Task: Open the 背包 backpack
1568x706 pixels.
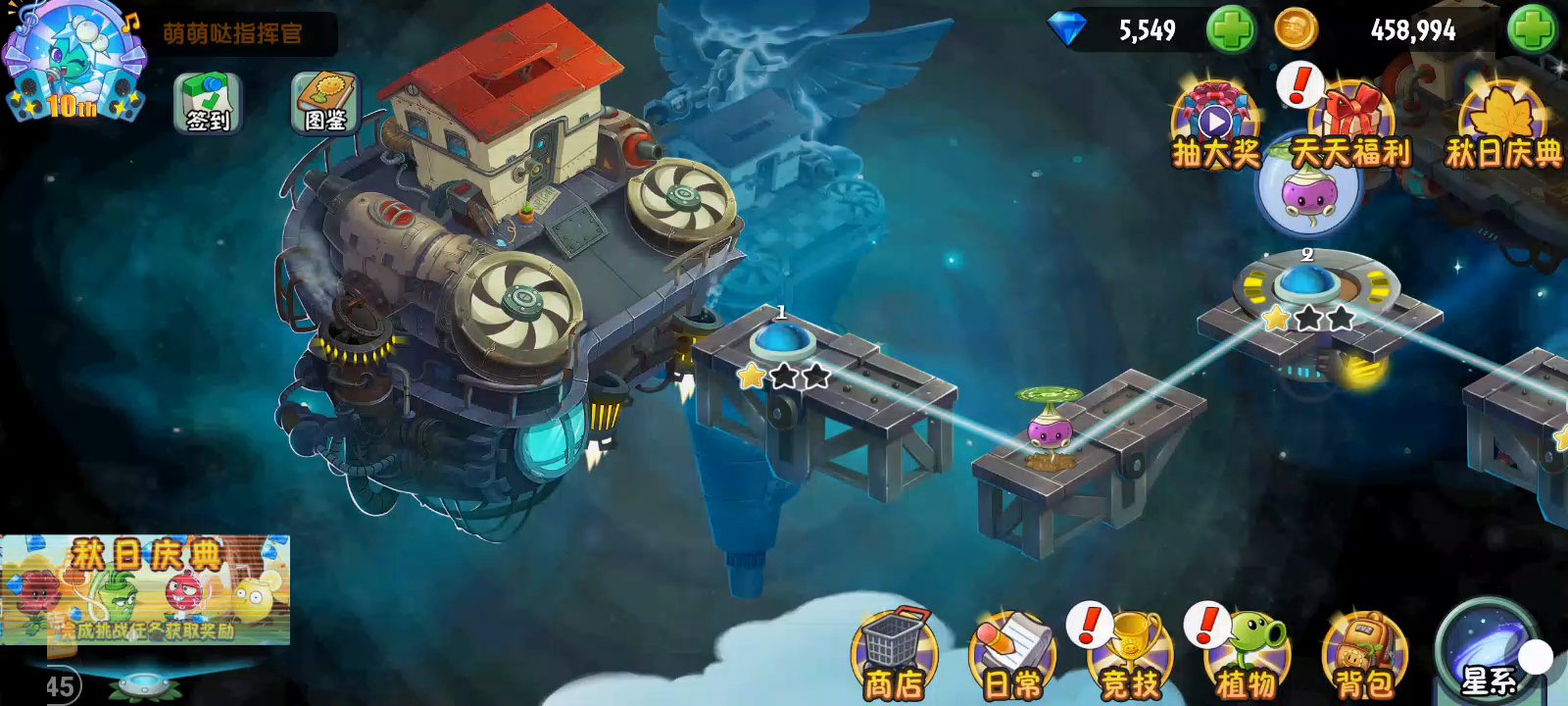Action: click(1364, 655)
